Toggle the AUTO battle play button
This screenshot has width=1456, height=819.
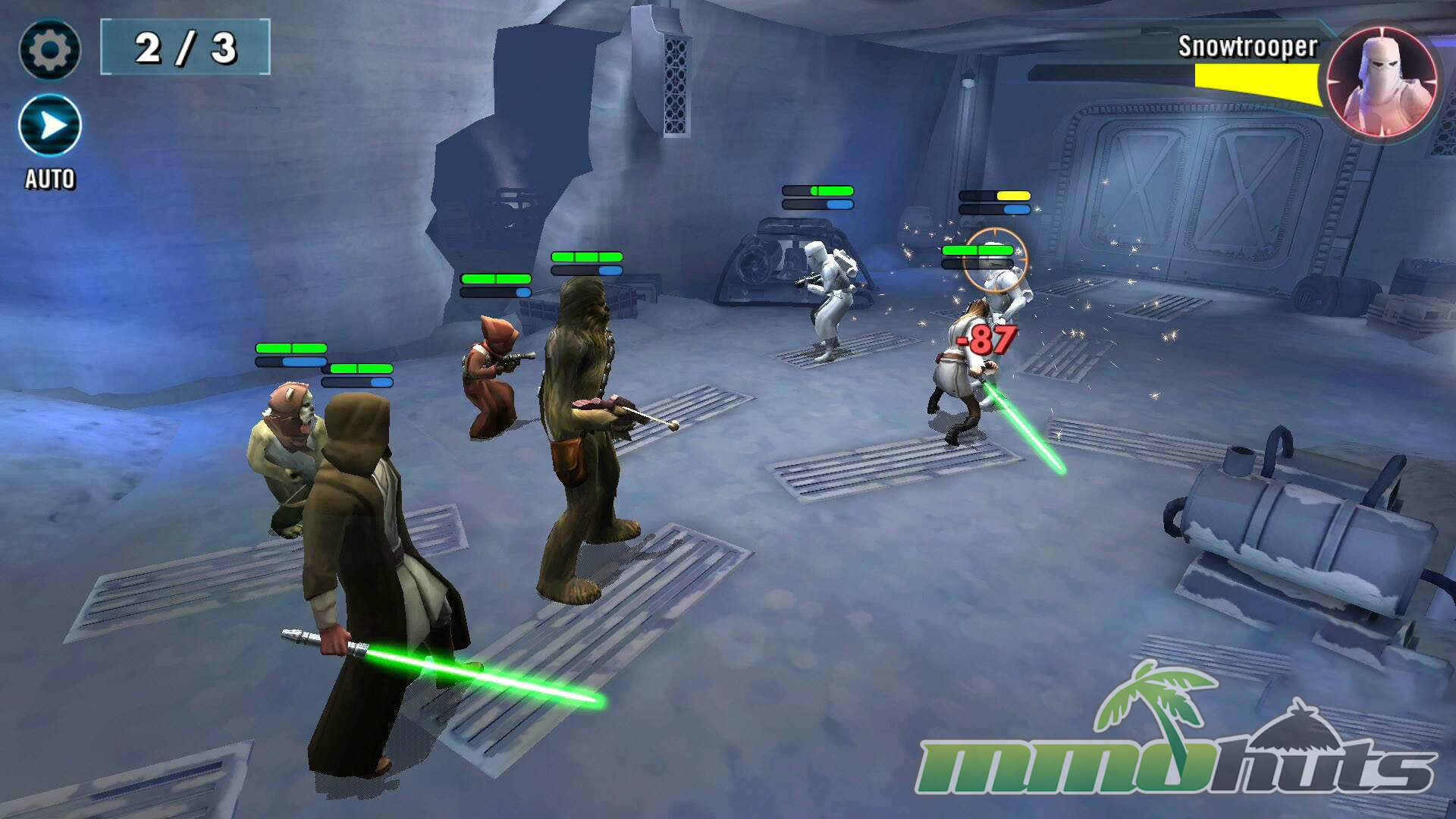click(x=50, y=126)
